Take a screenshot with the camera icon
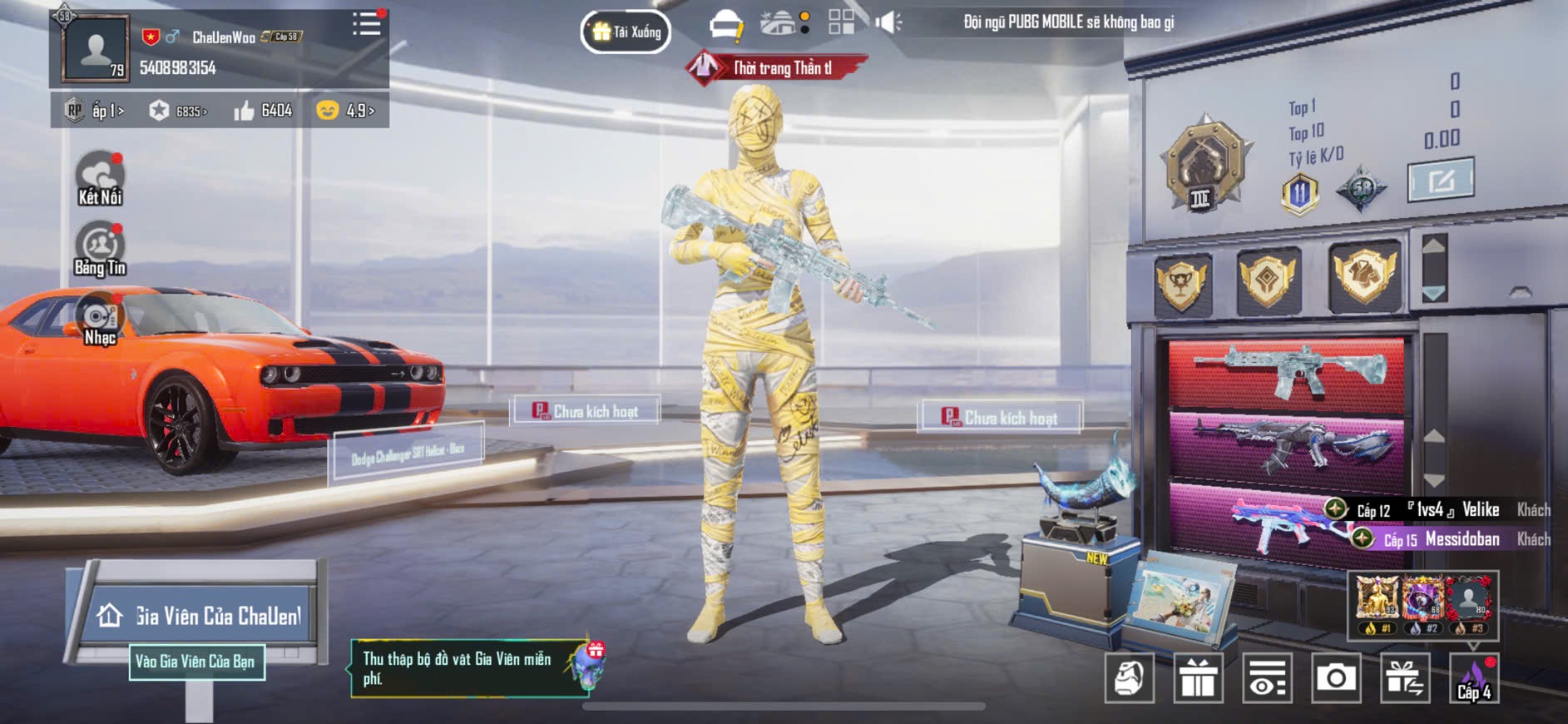Image resolution: width=1568 pixels, height=724 pixels. pyautogui.click(x=1336, y=678)
